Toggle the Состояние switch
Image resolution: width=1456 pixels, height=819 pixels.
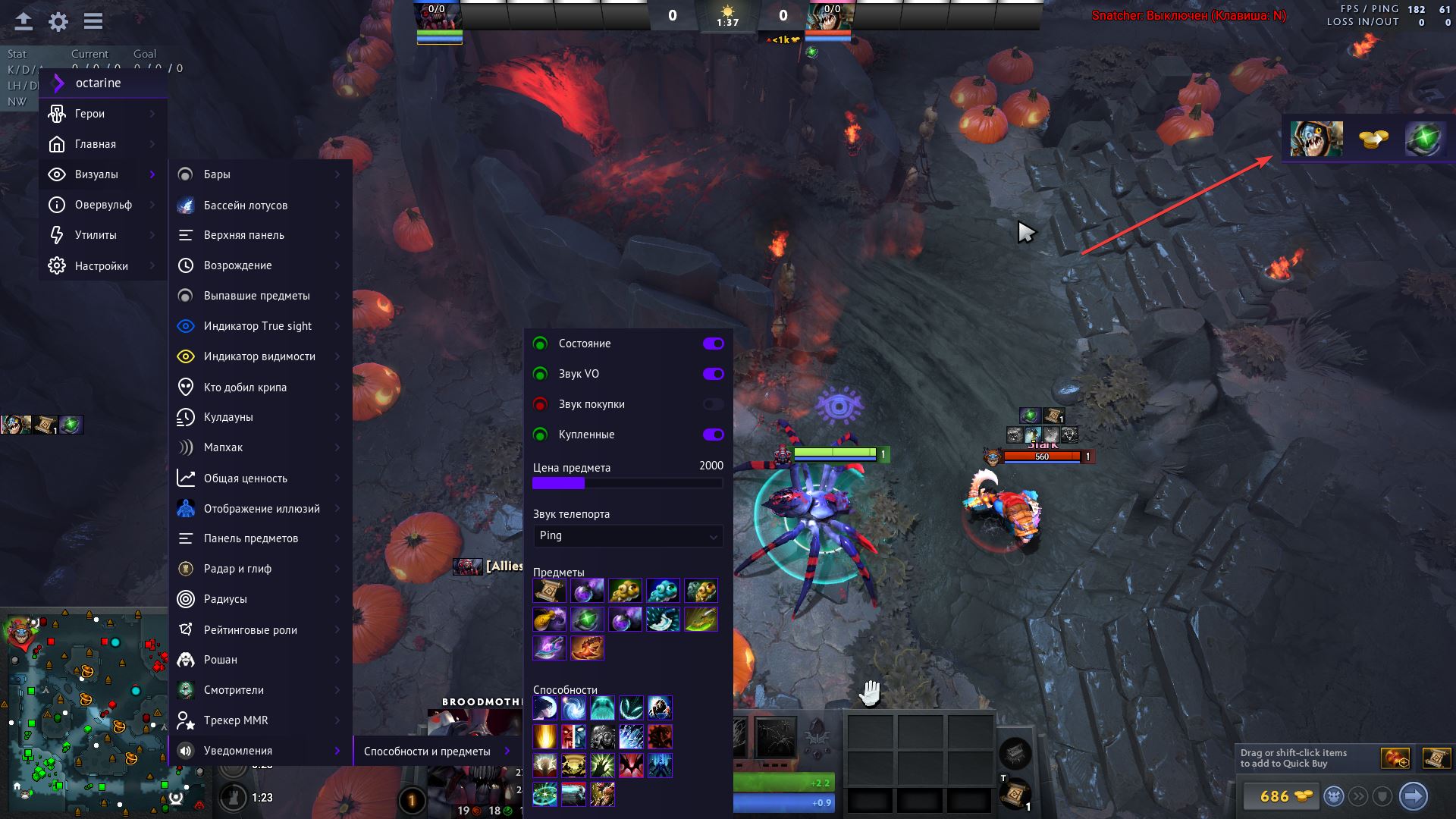(x=713, y=344)
